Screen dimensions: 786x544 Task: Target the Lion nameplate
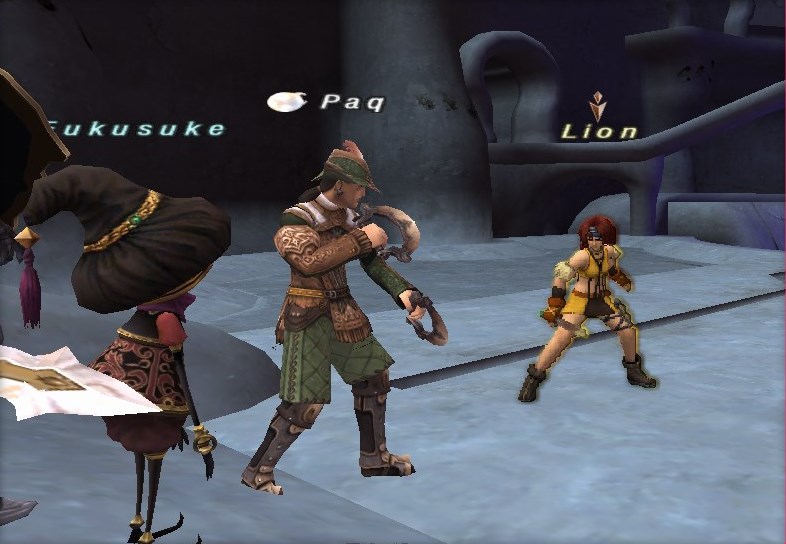pos(599,131)
